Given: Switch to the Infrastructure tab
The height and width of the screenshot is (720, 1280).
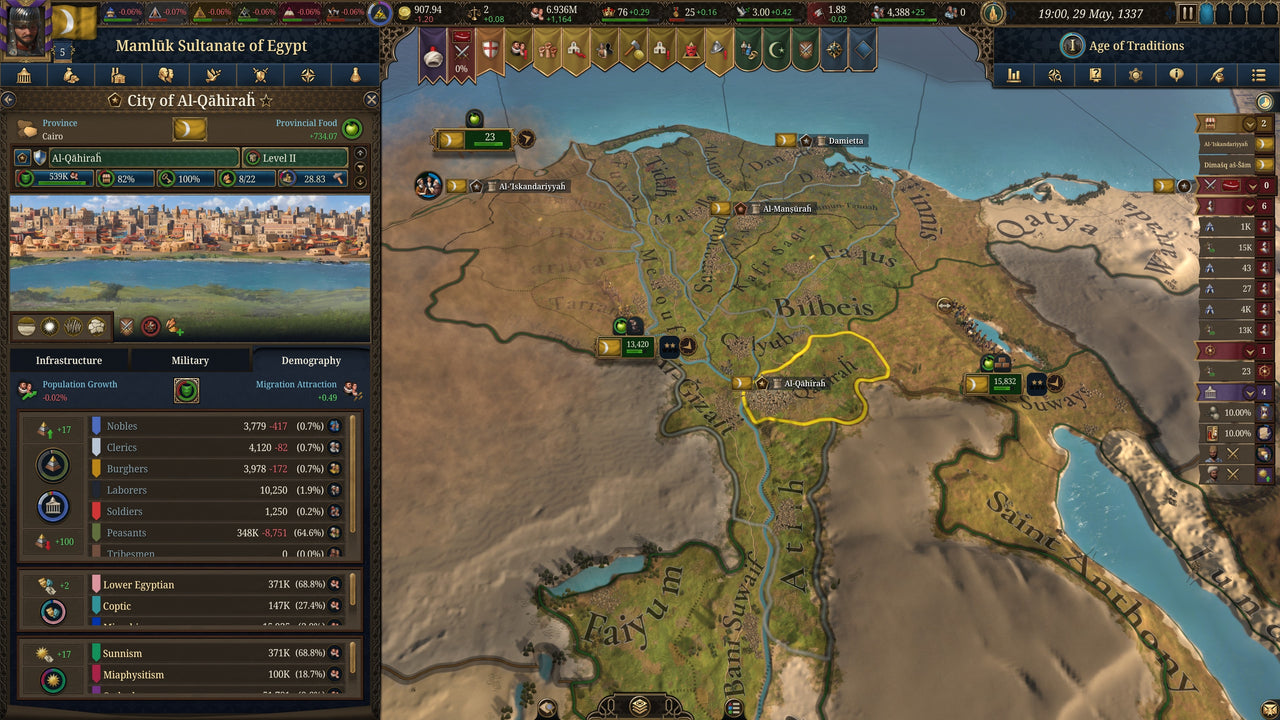Looking at the screenshot, I should [x=69, y=360].
